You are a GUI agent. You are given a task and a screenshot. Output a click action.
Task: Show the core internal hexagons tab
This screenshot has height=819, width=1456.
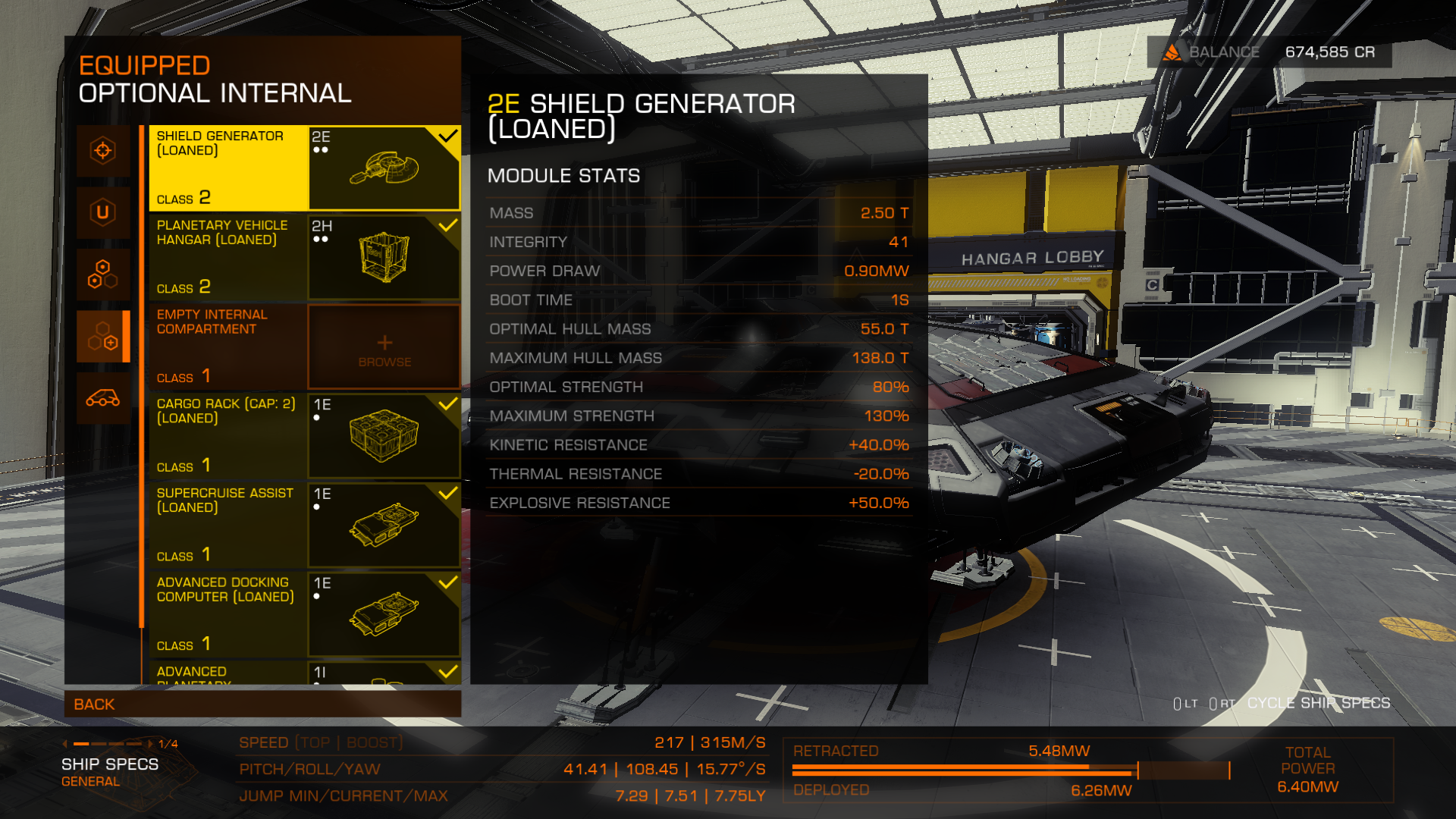click(103, 275)
